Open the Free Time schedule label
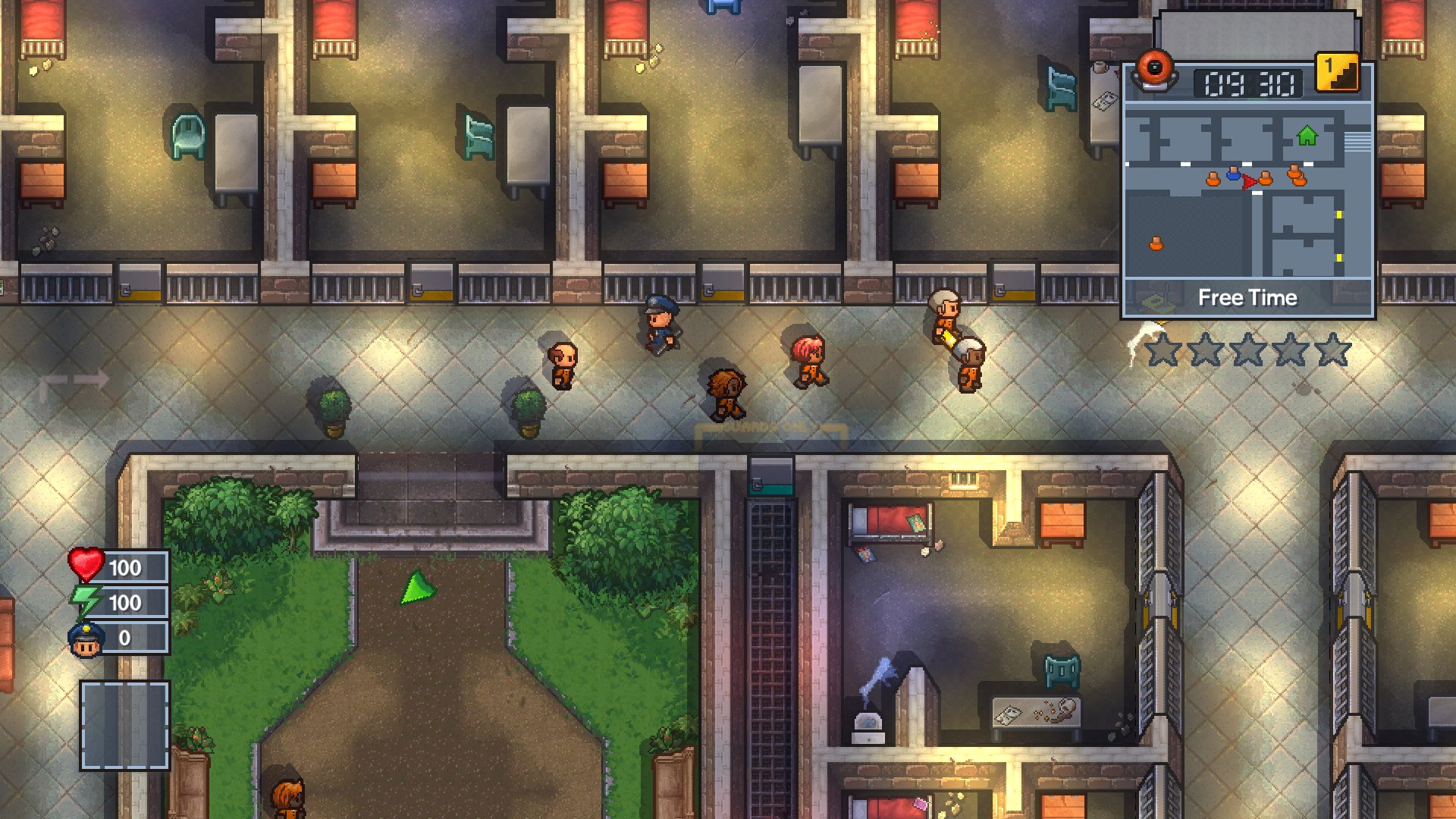This screenshot has height=819, width=1456. 1247,298
